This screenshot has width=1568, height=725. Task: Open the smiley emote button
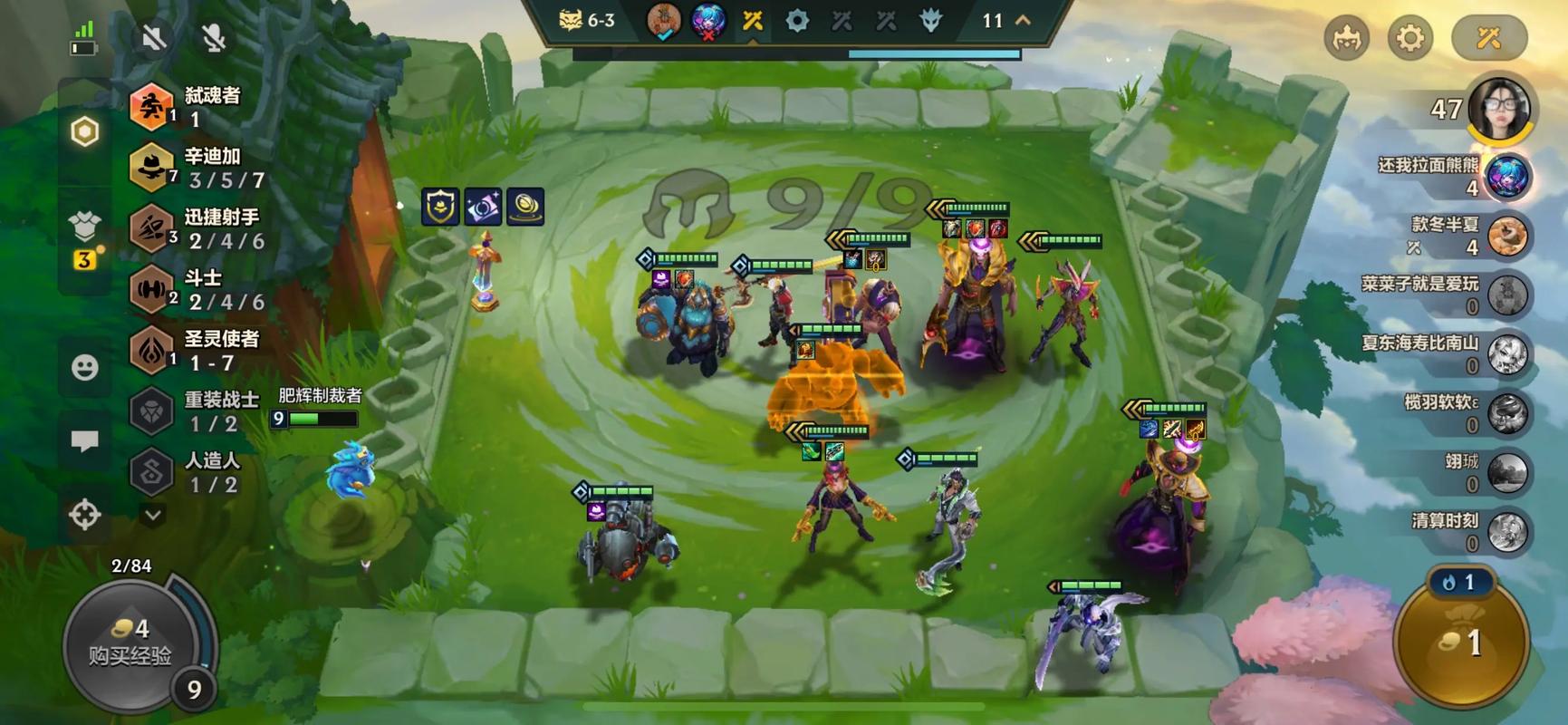pyautogui.click(x=85, y=367)
